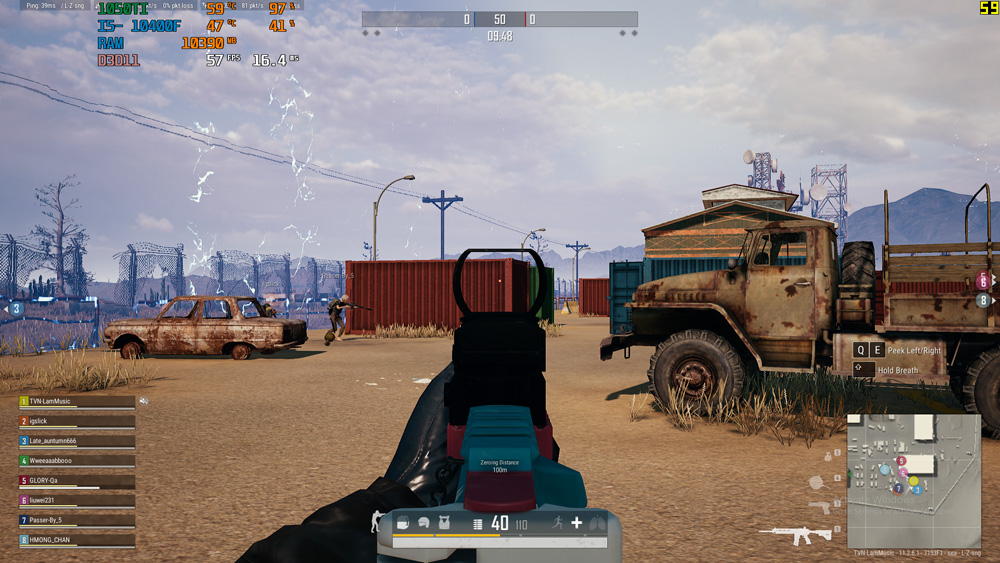Click the white plus healing icon

576,523
